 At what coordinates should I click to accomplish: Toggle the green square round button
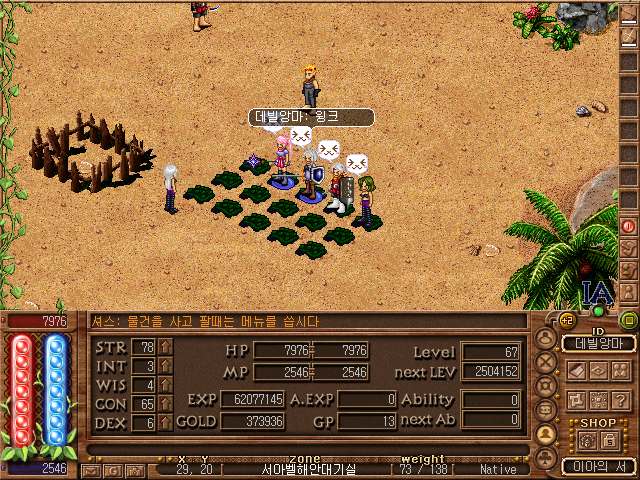630,321
